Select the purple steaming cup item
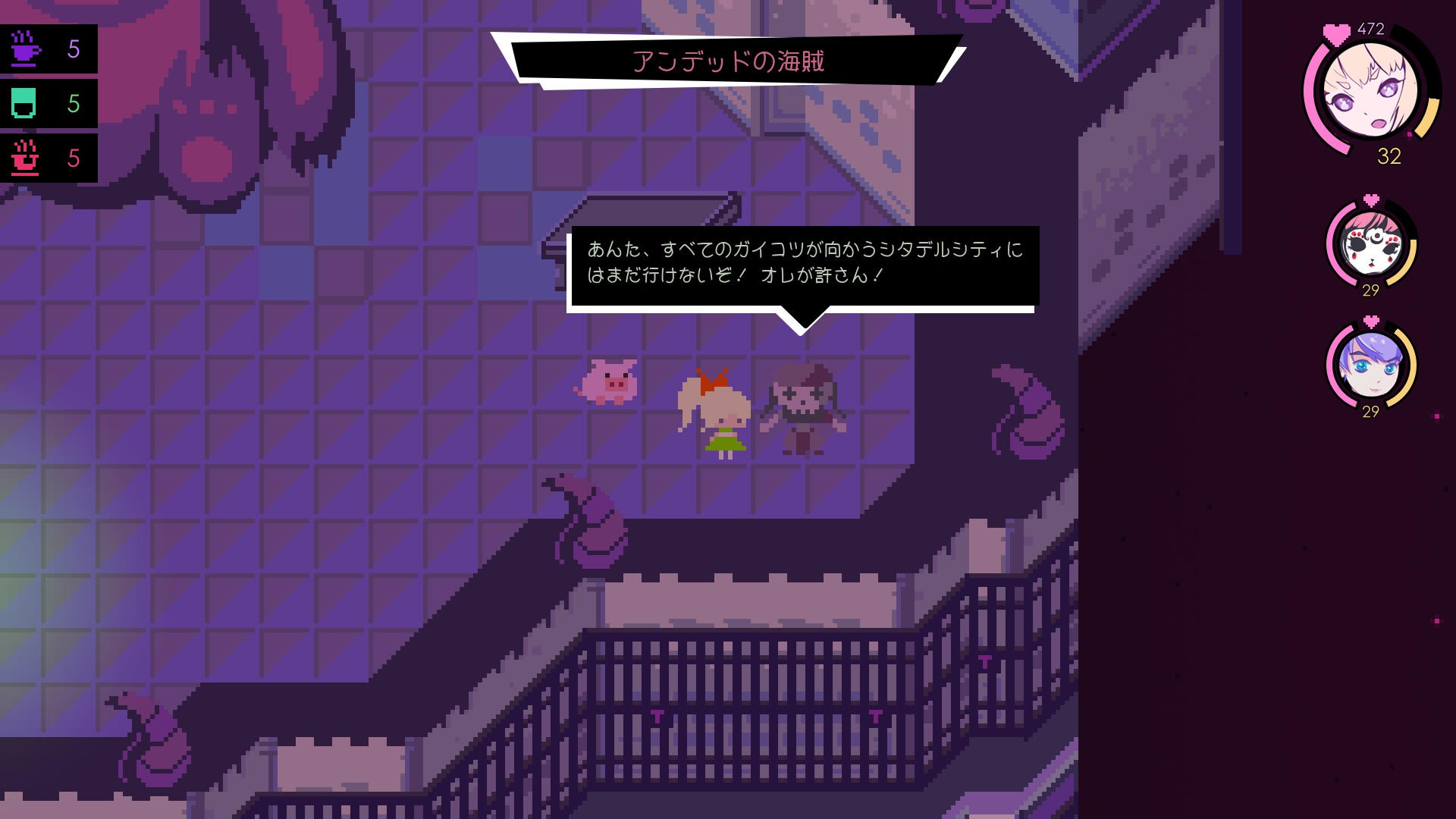The image size is (1456, 819). 27,49
